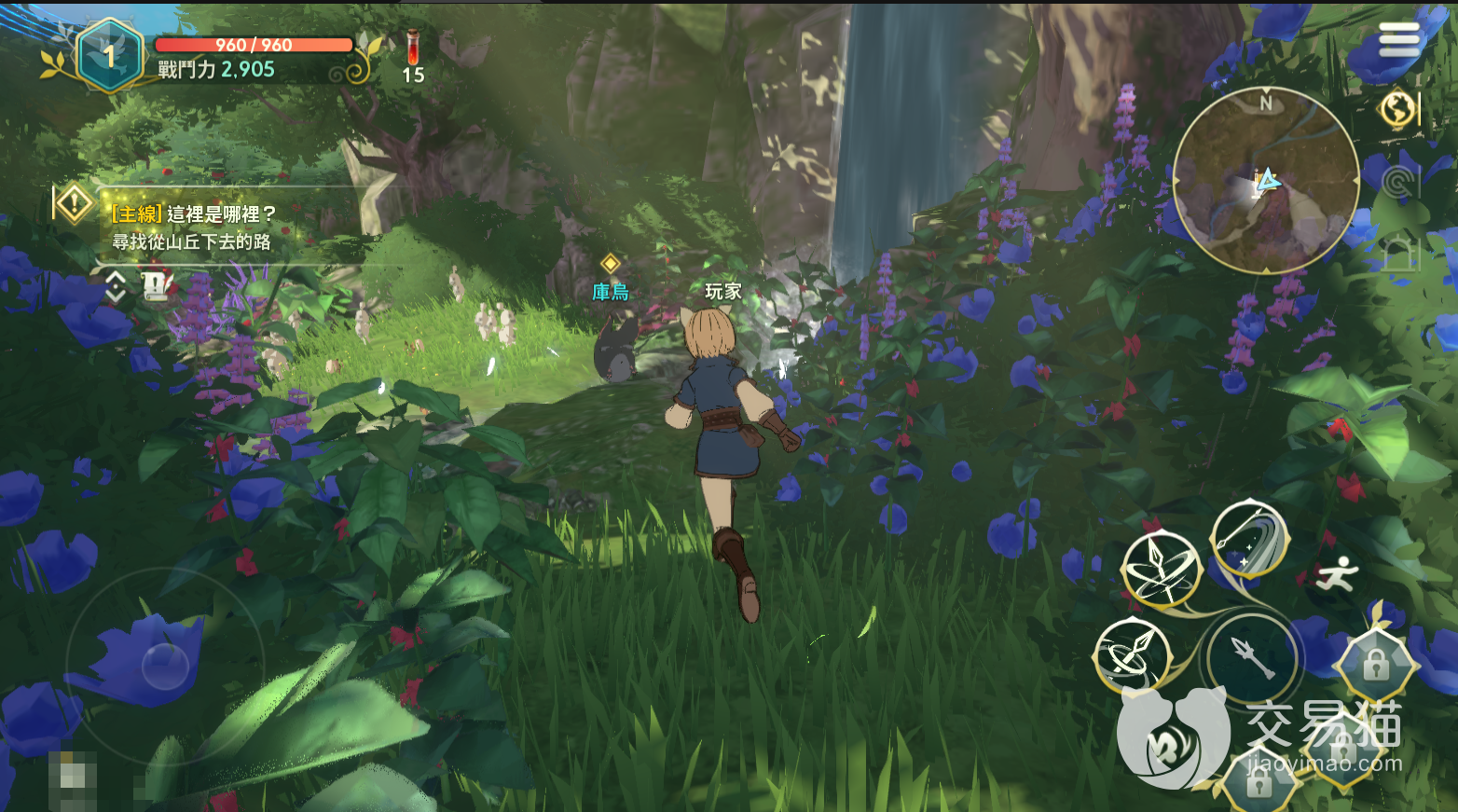Tap the golden globe world icon
The width and height of the screenshot is (1458, 812).
1397,109
